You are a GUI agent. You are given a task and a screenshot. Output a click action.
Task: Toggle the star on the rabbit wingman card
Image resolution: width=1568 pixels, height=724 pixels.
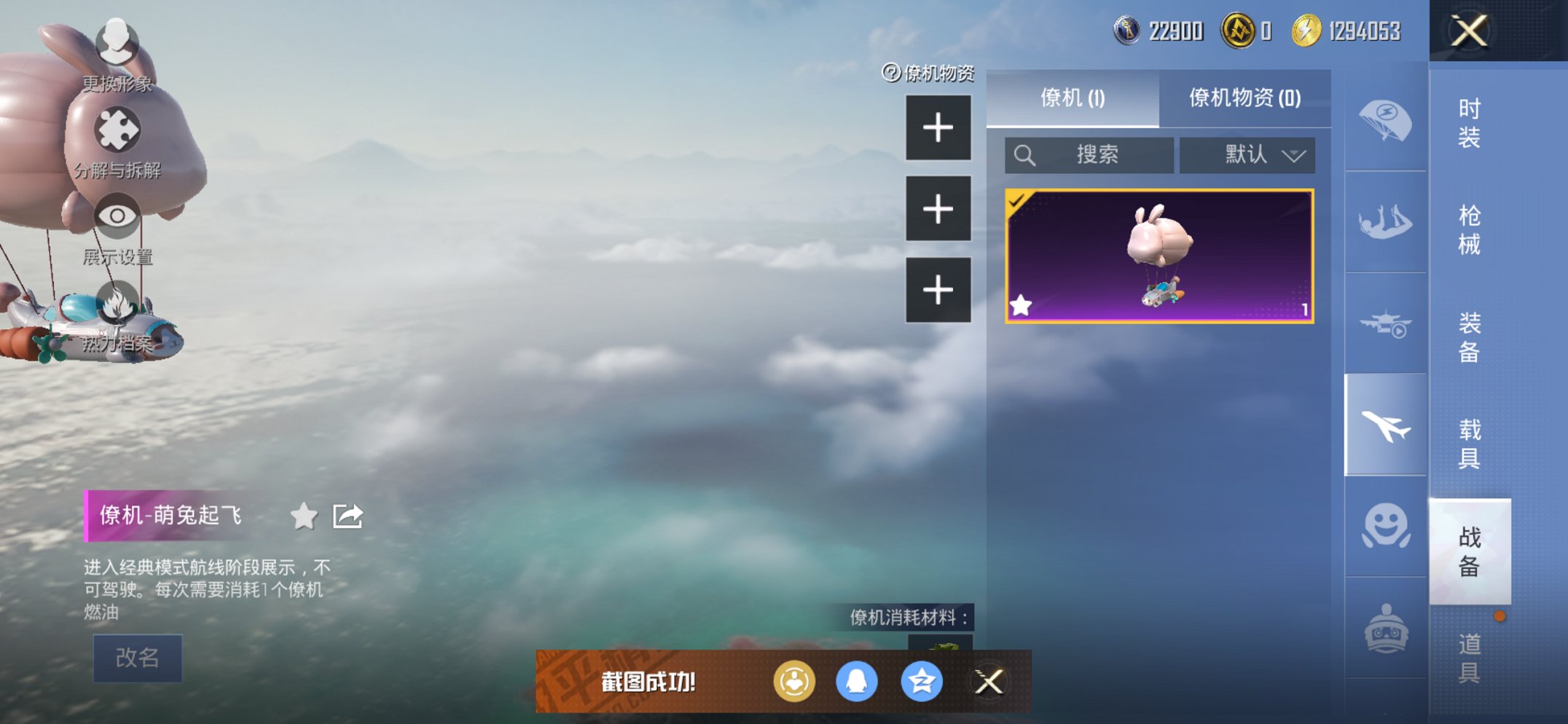tap(1022, 304)
